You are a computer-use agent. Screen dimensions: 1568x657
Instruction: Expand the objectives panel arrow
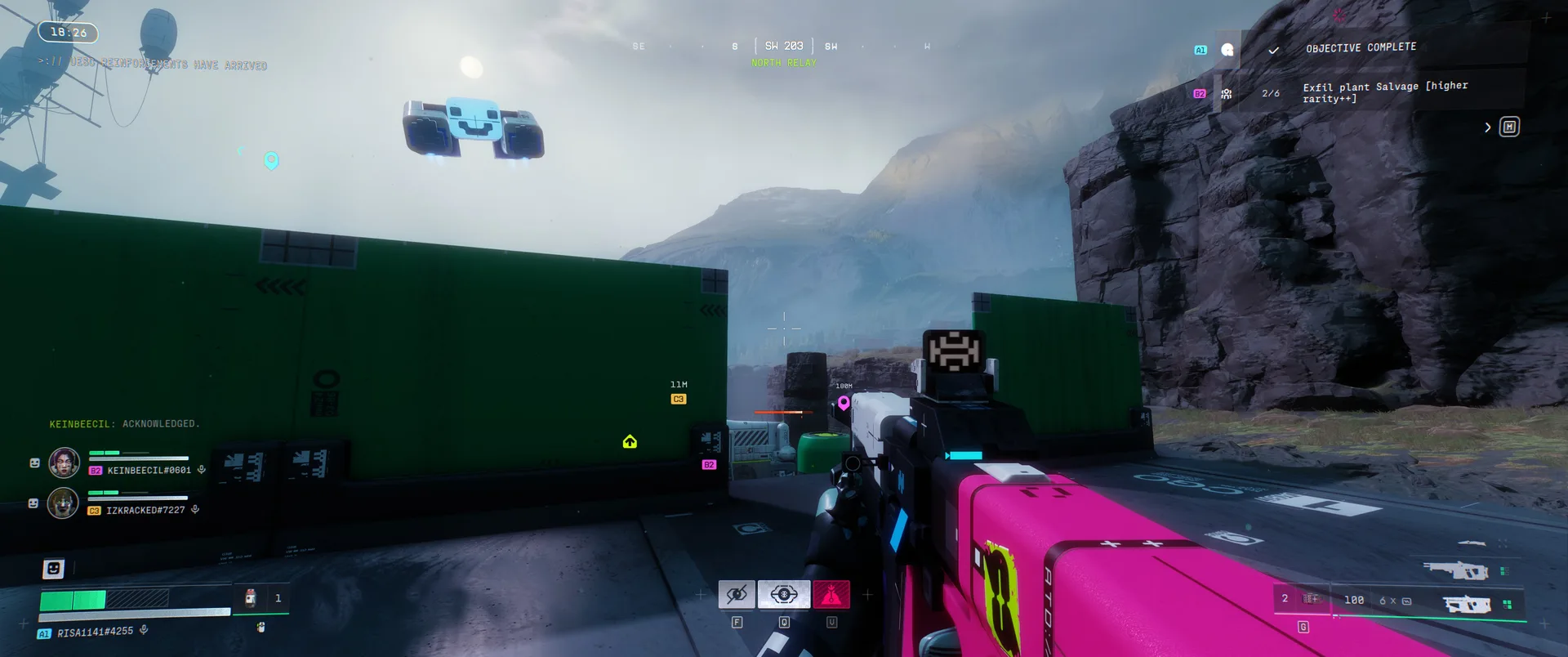(x=1487, y=127)
